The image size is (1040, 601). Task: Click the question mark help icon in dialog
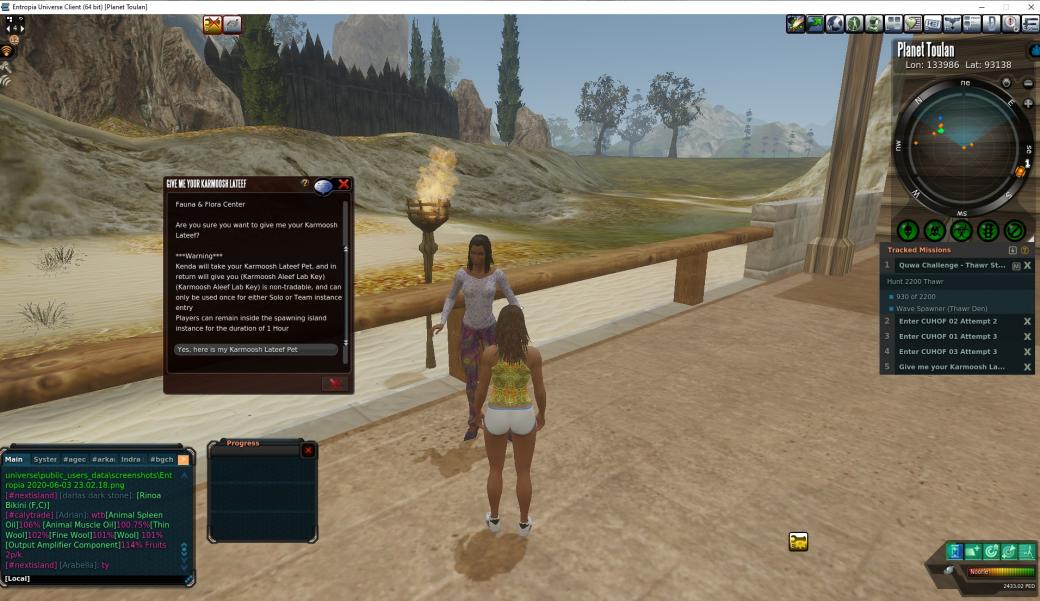pyautogui.click(x=305, y=184)
